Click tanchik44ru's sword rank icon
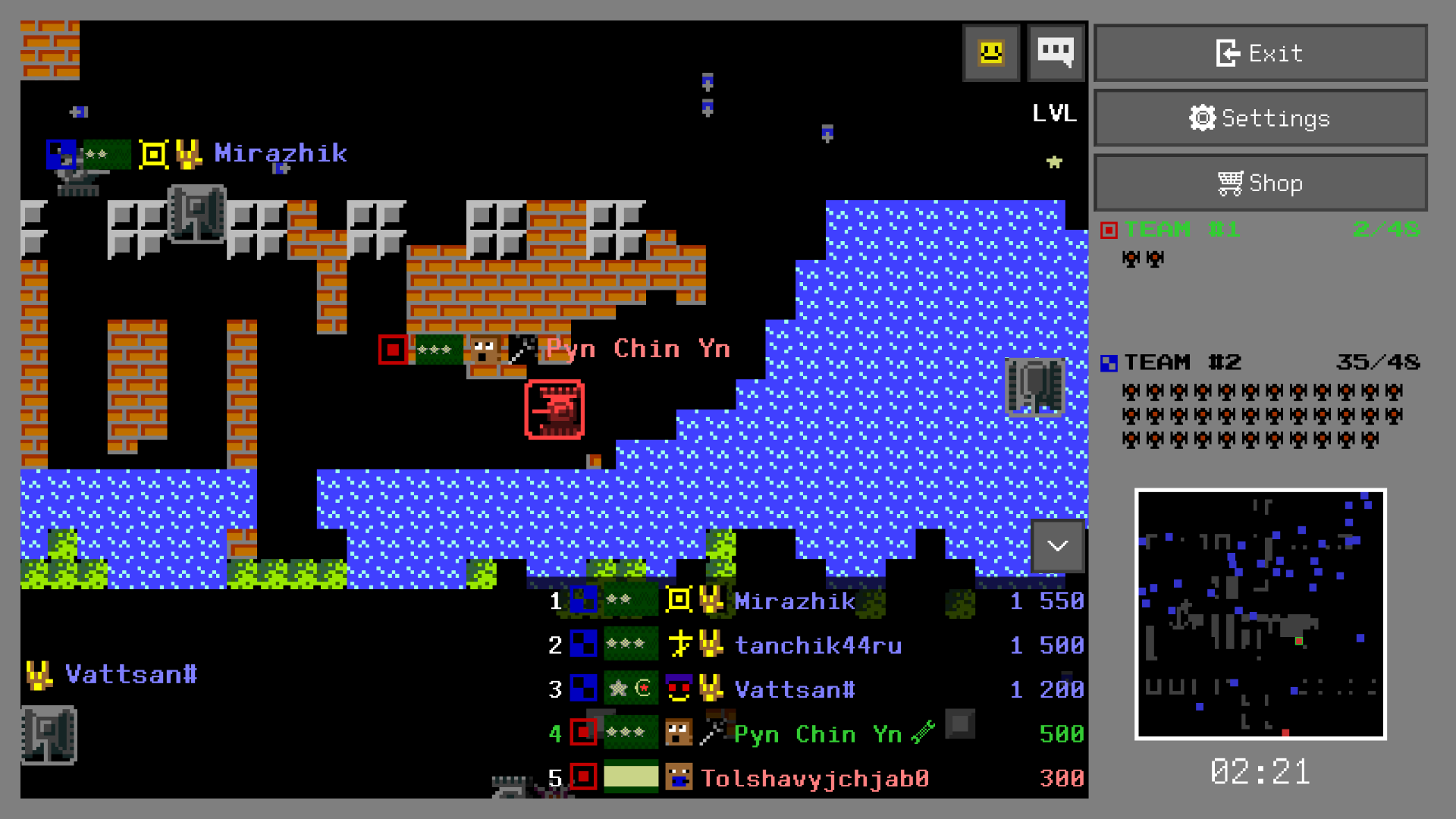The width and height of the screenshot is (1456, 819). point(680,645)
